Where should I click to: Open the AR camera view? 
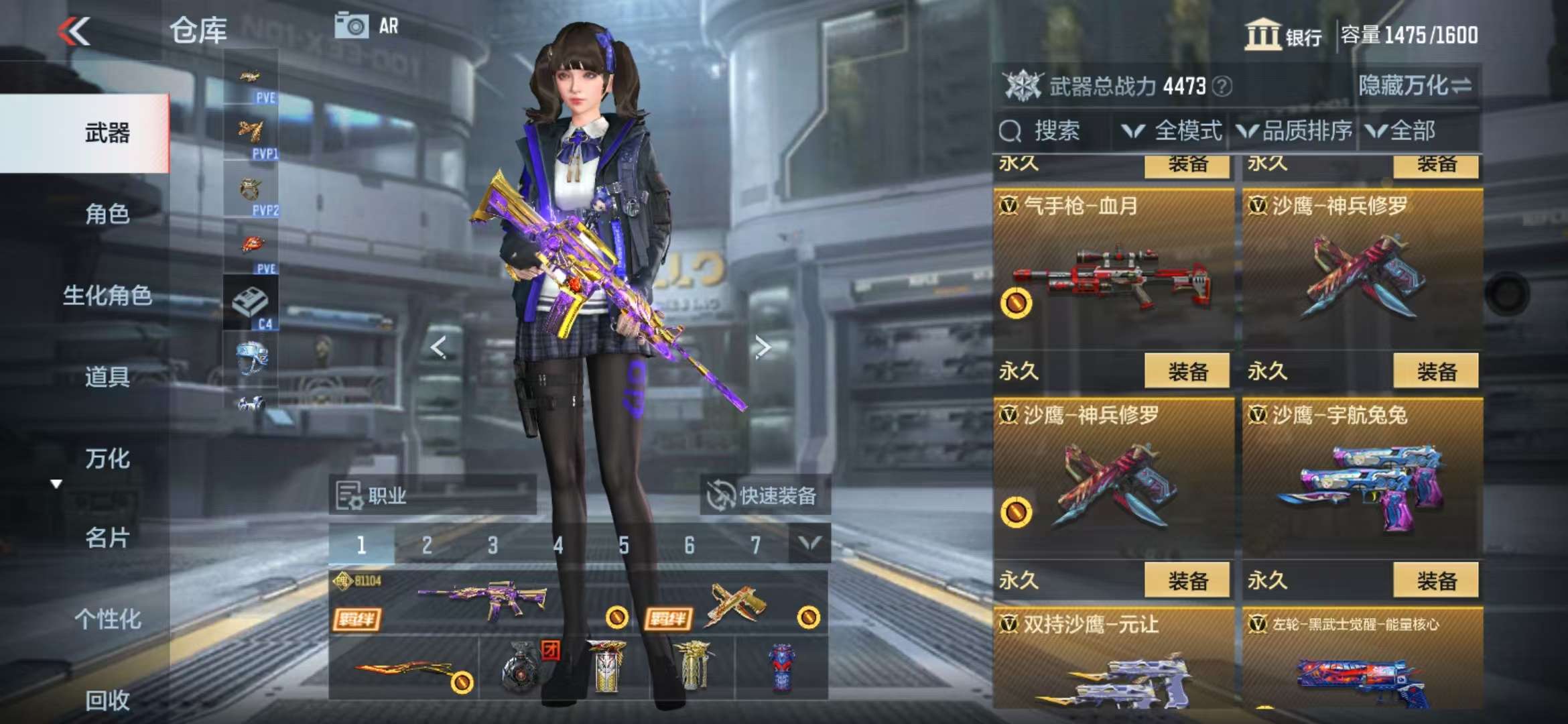coord(367,26)
